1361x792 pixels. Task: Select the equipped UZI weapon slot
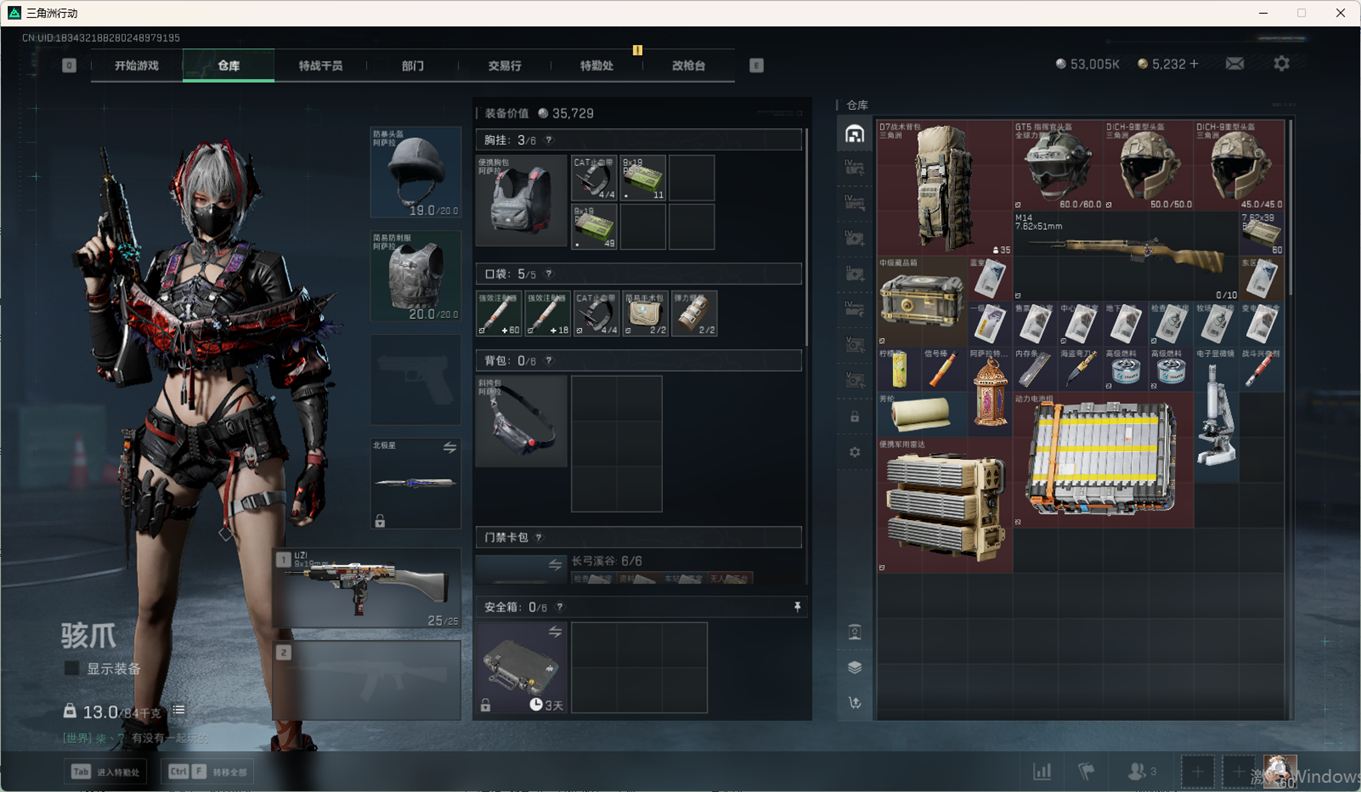click(367, 588)
